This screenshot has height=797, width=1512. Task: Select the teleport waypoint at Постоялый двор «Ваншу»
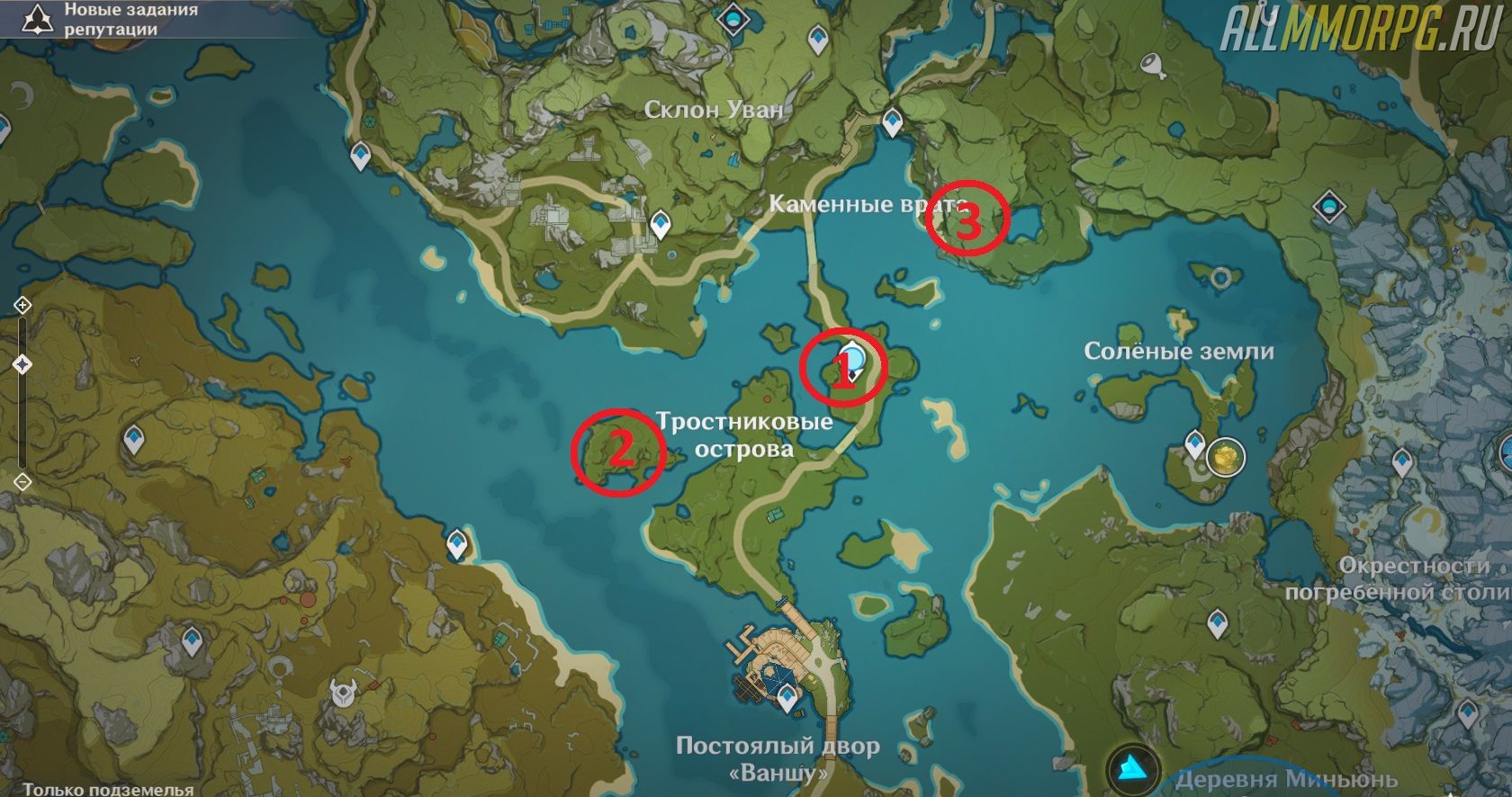[788, 695]
